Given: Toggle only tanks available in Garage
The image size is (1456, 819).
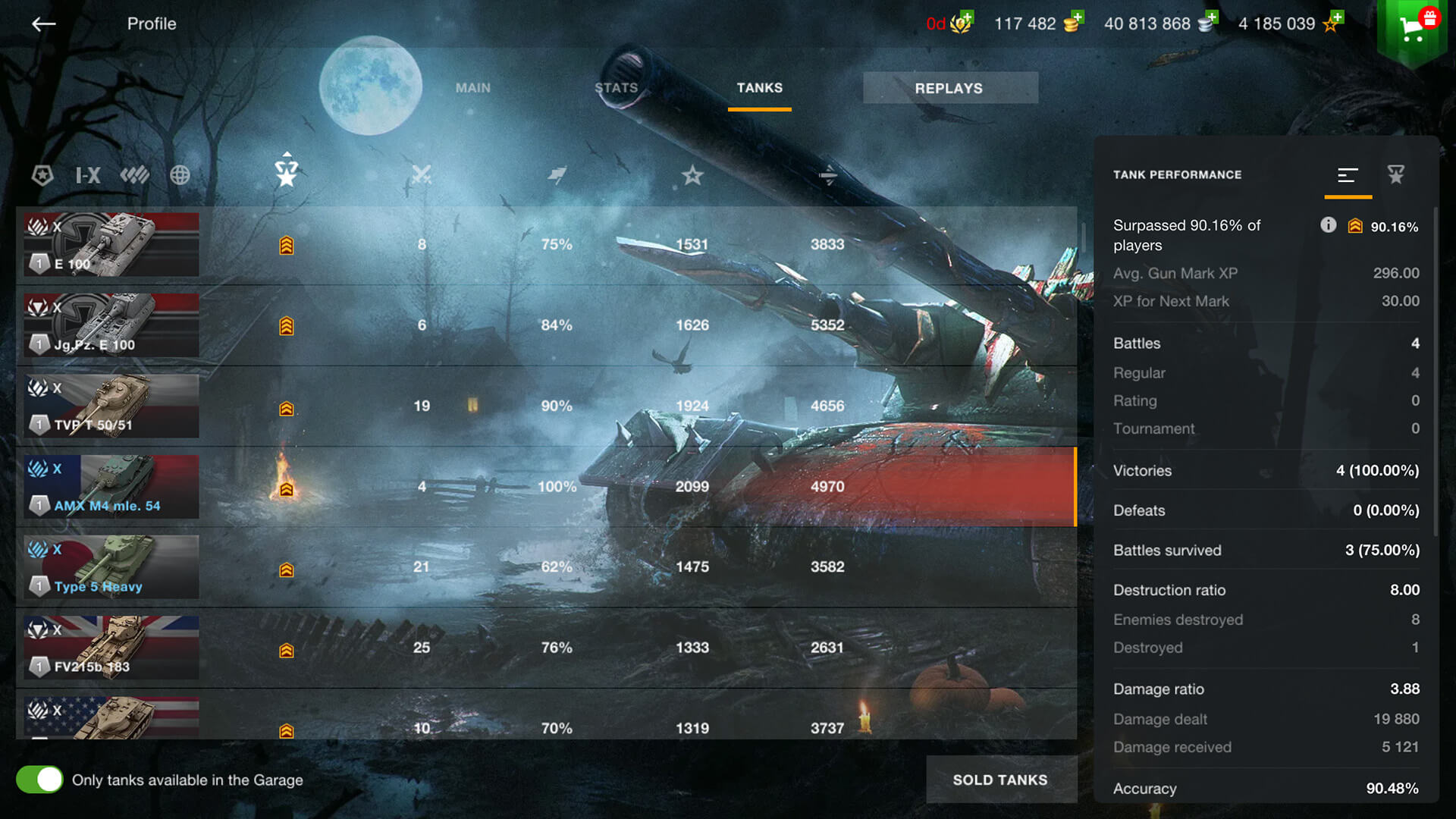Looking at the screenshot, I should 39,780.
